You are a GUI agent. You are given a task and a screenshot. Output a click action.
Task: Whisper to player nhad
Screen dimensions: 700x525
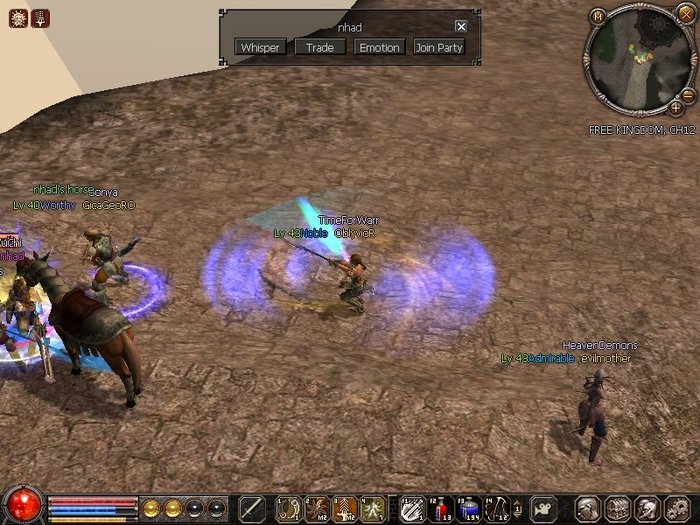click(x=260, y=47)
